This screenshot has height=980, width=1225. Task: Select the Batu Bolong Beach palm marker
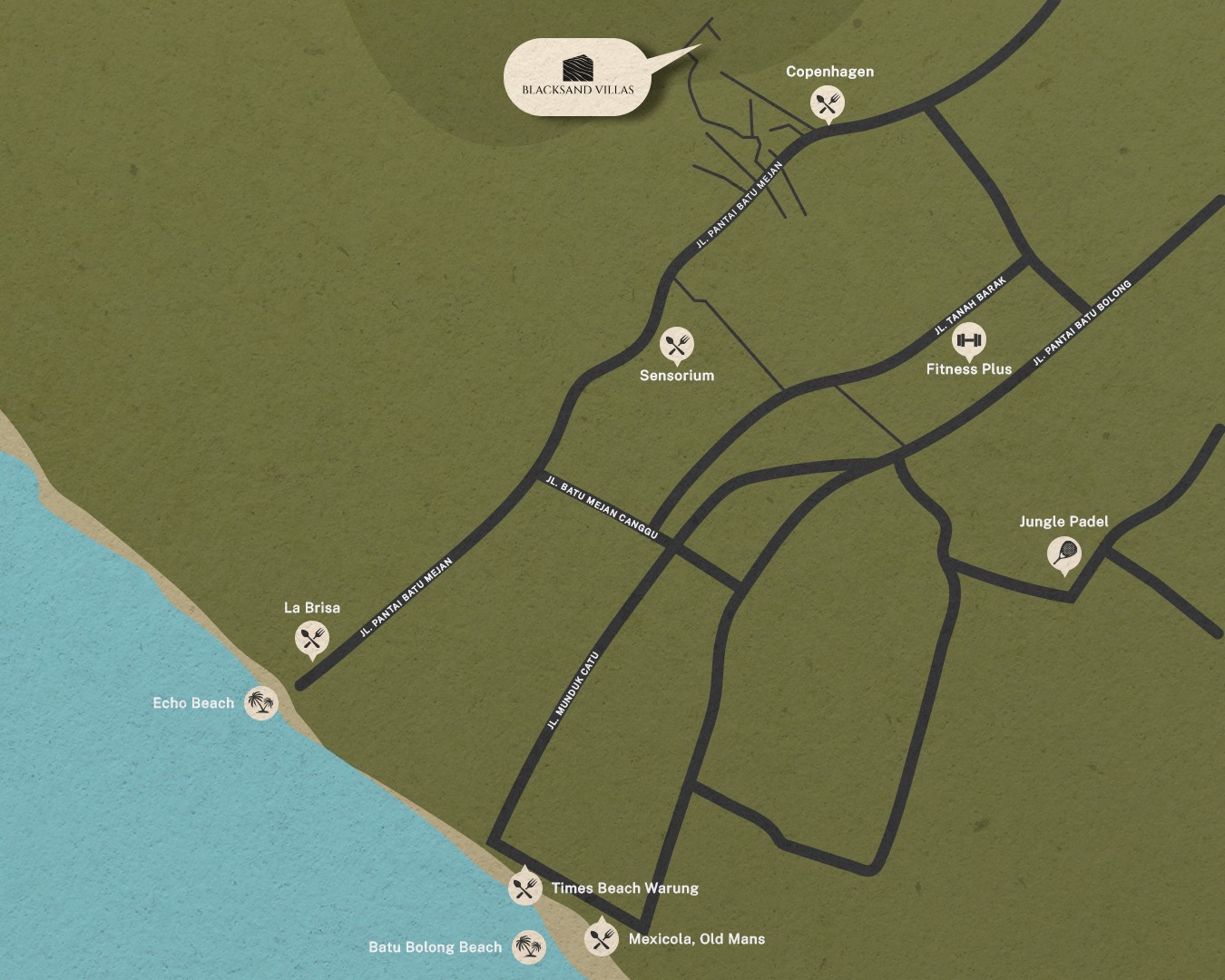[529, 947]
